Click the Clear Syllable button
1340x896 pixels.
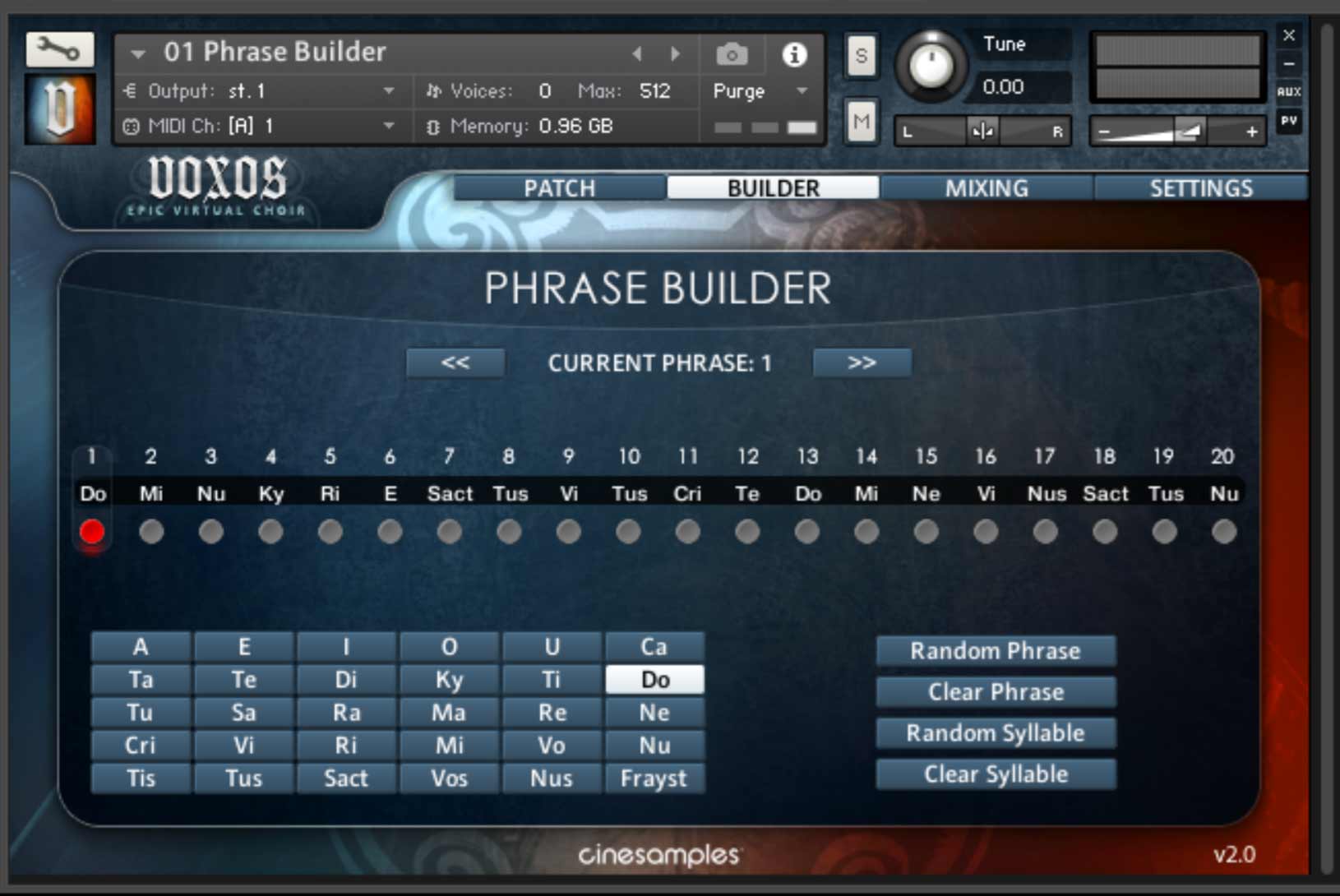(995, 774)
